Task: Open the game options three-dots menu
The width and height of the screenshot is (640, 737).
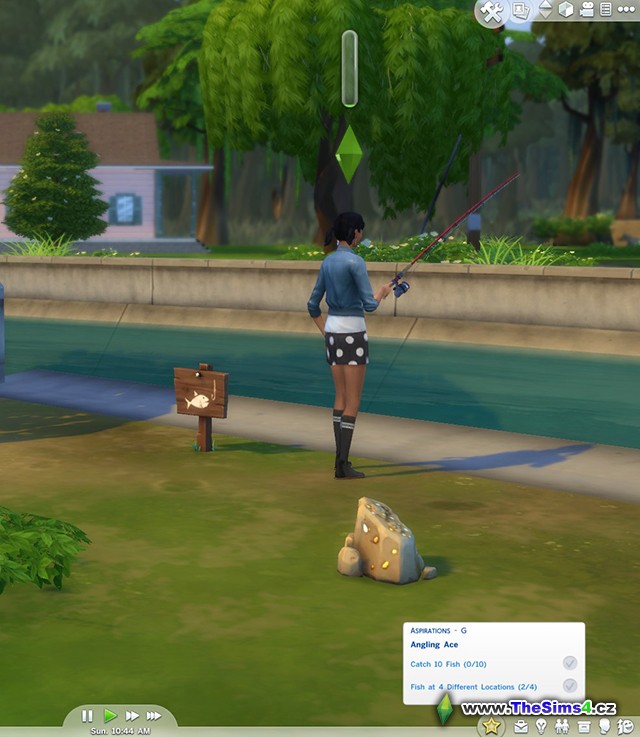Action: click(x=628, y=10)
